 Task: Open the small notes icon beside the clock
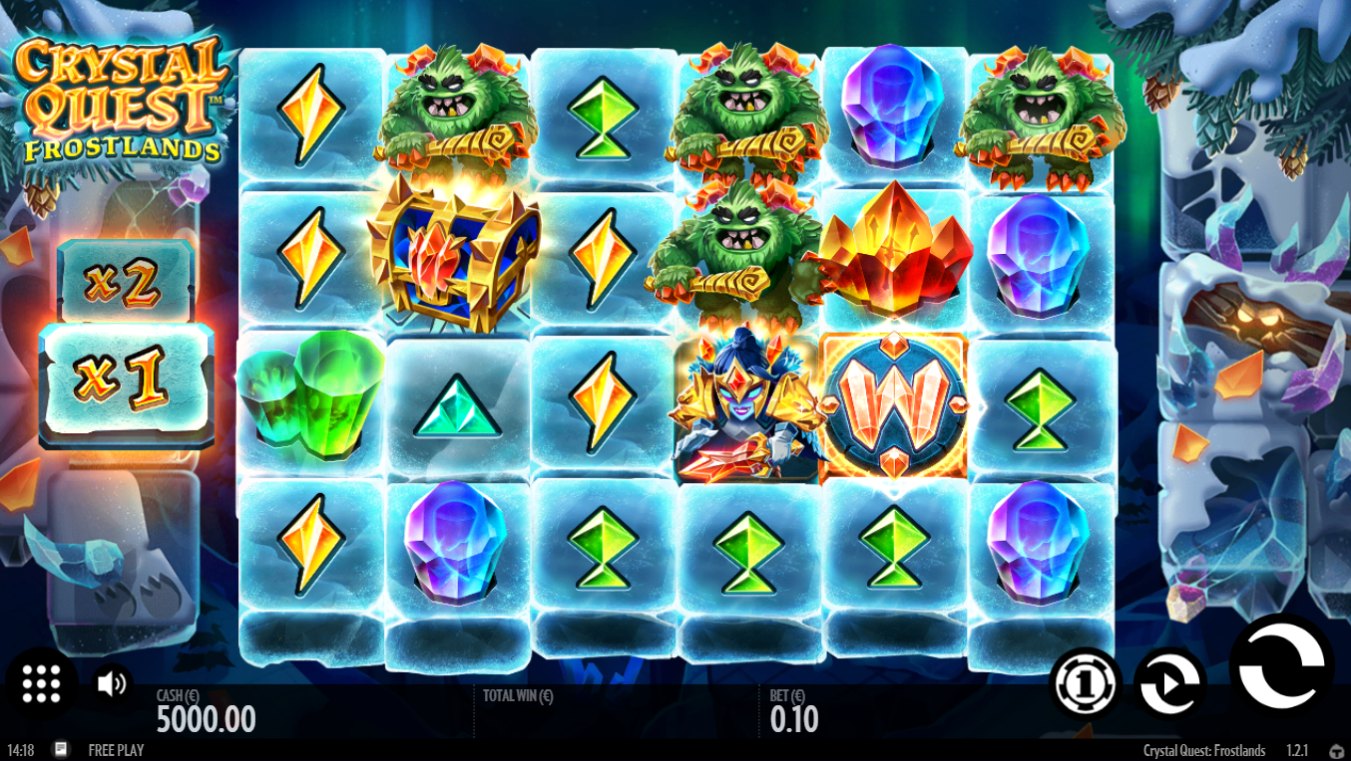tap(61, 749)
